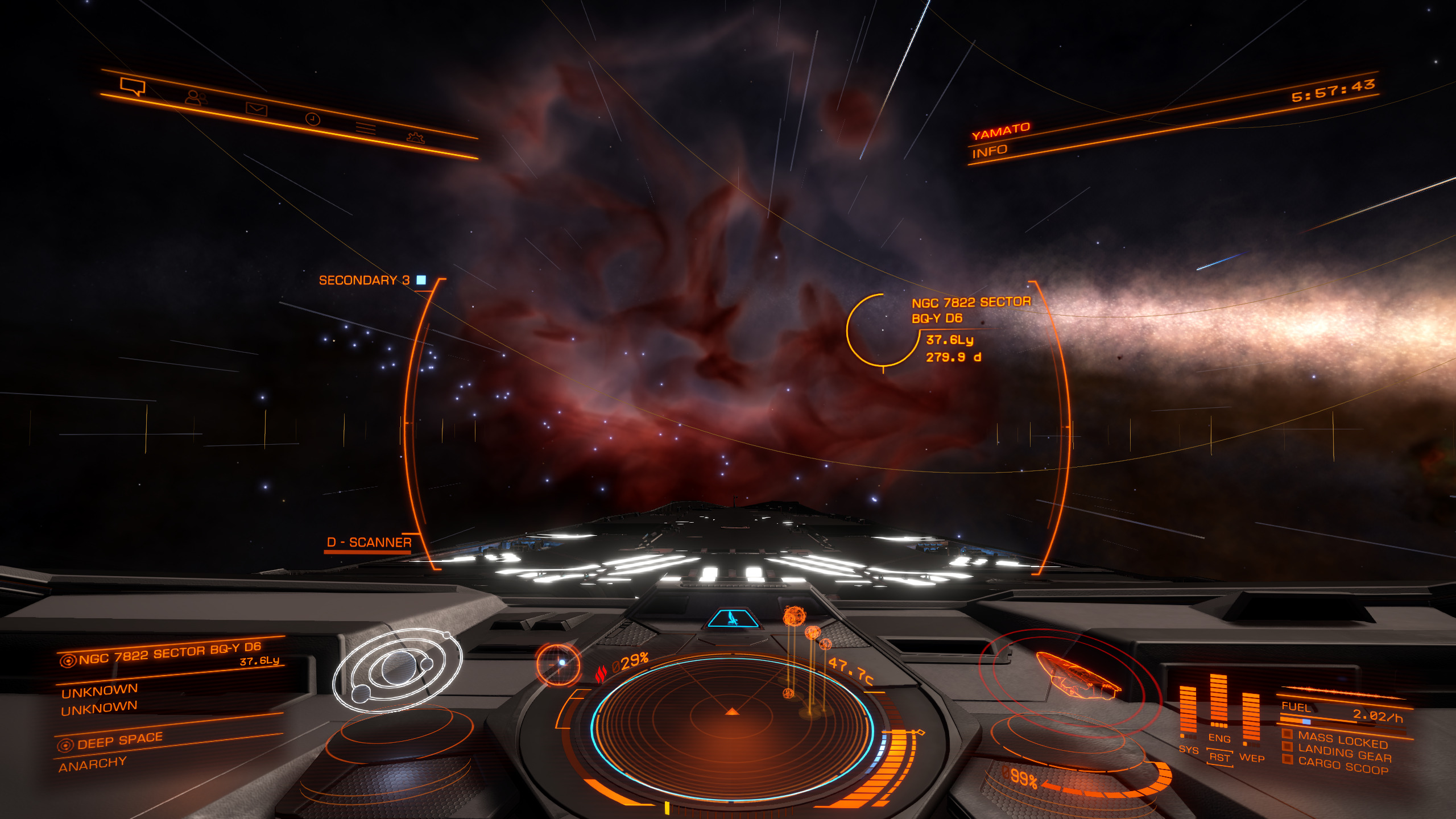
Task: Click the orbit system hologram icon
Action: coord(398,669)
